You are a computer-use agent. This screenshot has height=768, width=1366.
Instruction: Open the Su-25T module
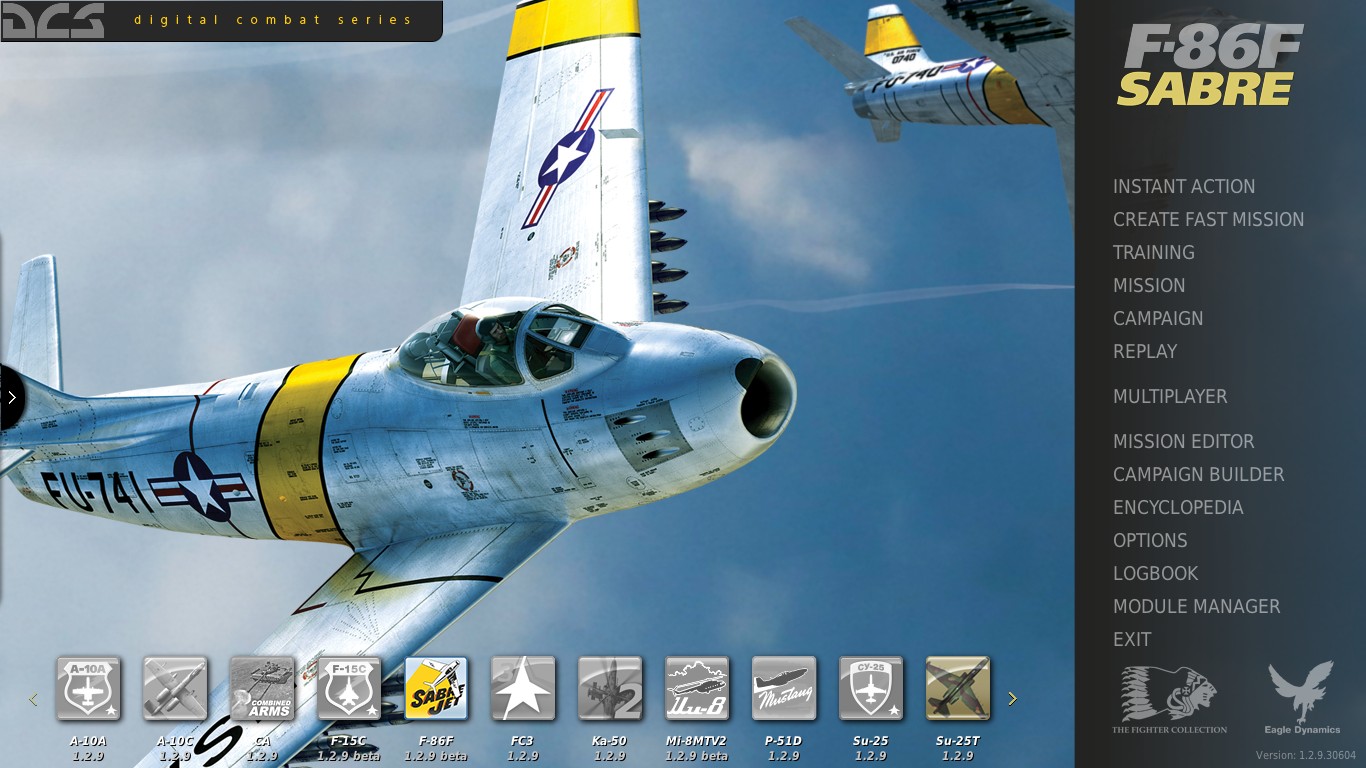[x=958, y=688]
